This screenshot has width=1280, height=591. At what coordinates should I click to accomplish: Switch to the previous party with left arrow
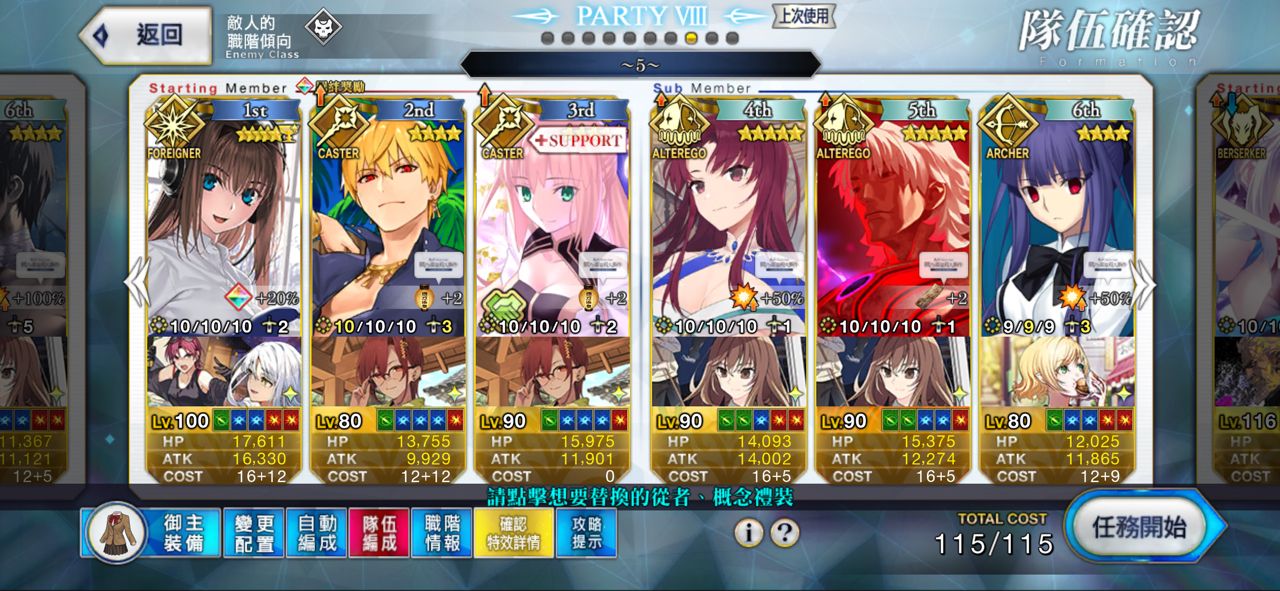pos(136,285)
